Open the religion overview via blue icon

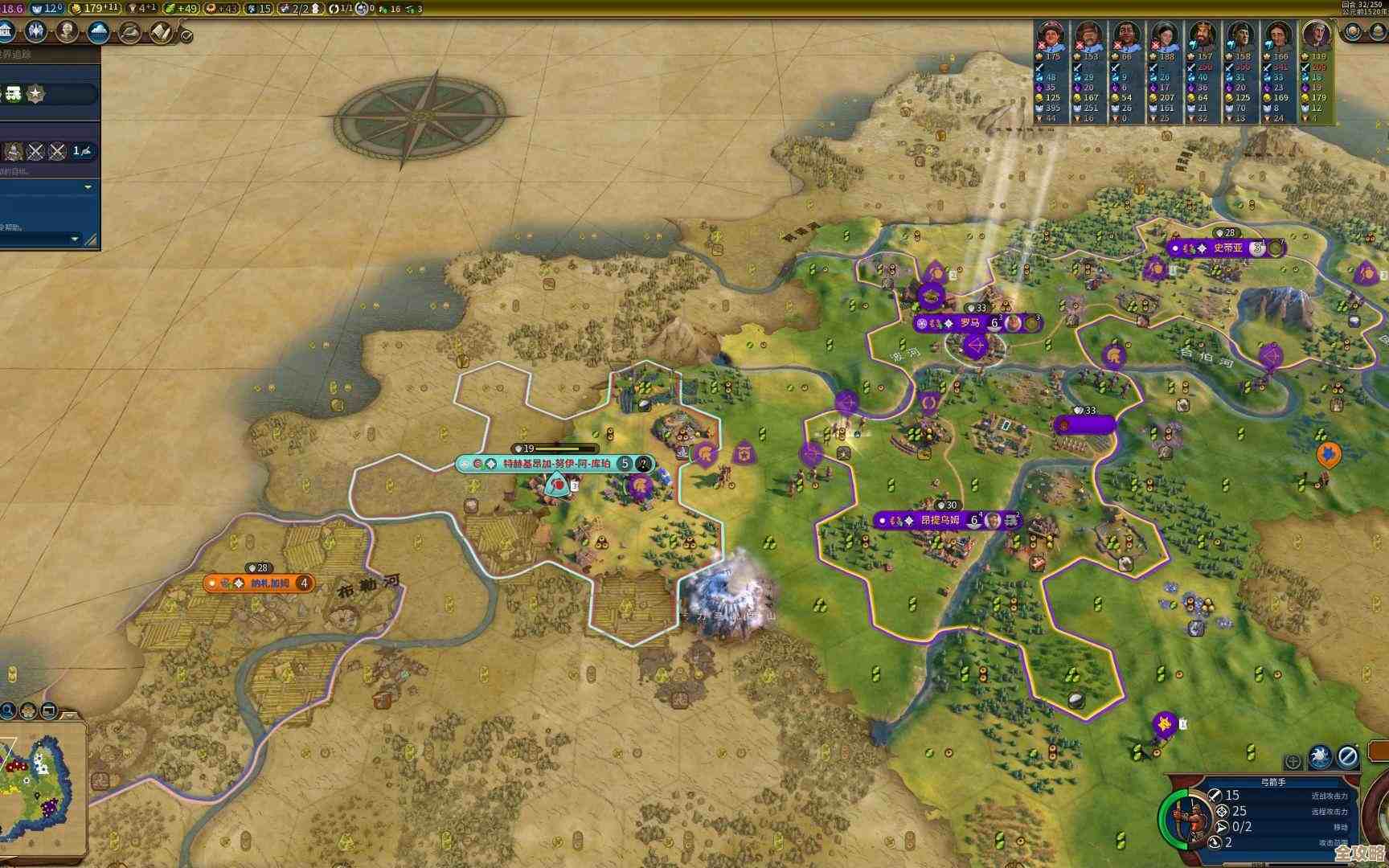pyautogui.click(x=36, y=31)
